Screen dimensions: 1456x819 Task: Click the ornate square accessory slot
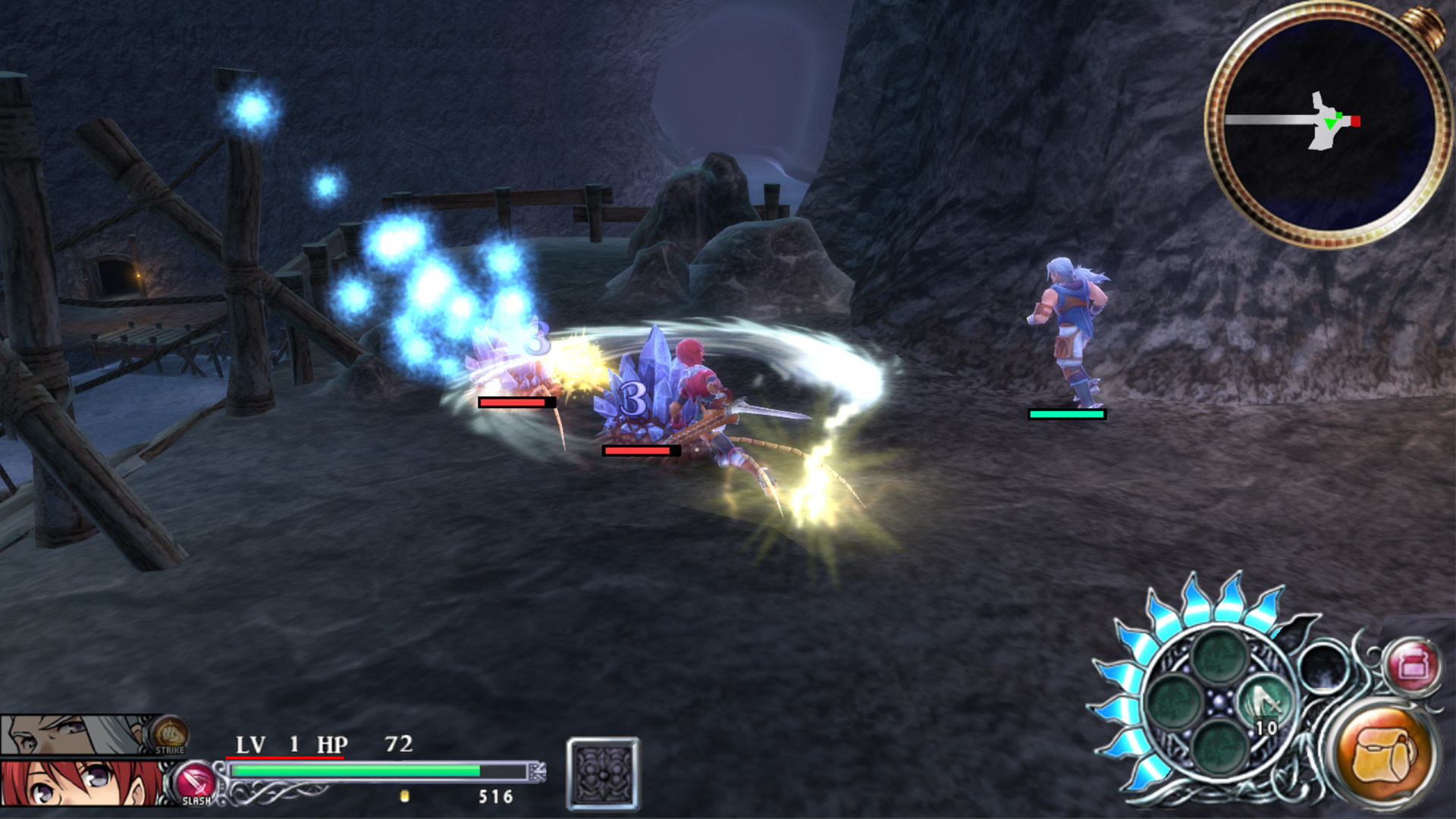pyautogui.click(x=603, y=774)
